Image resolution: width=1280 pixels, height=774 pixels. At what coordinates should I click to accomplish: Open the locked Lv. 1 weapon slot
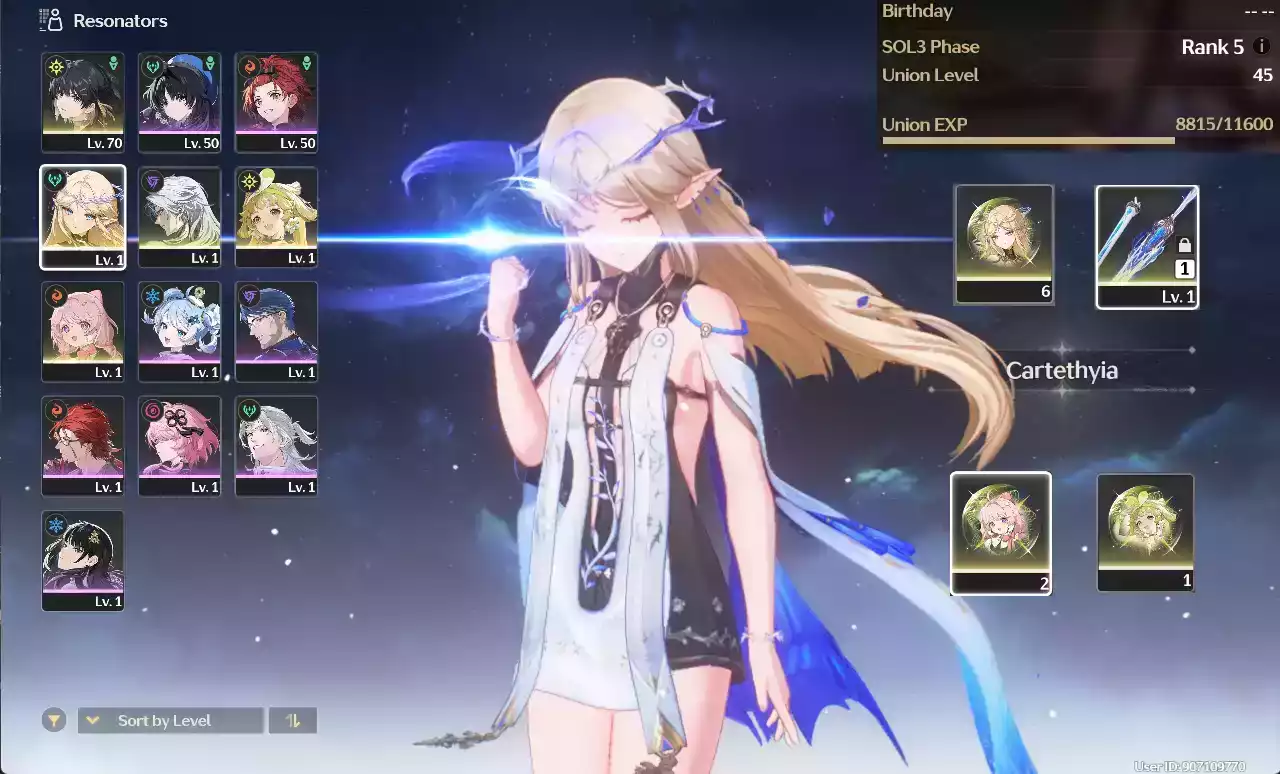(1147, 246)
